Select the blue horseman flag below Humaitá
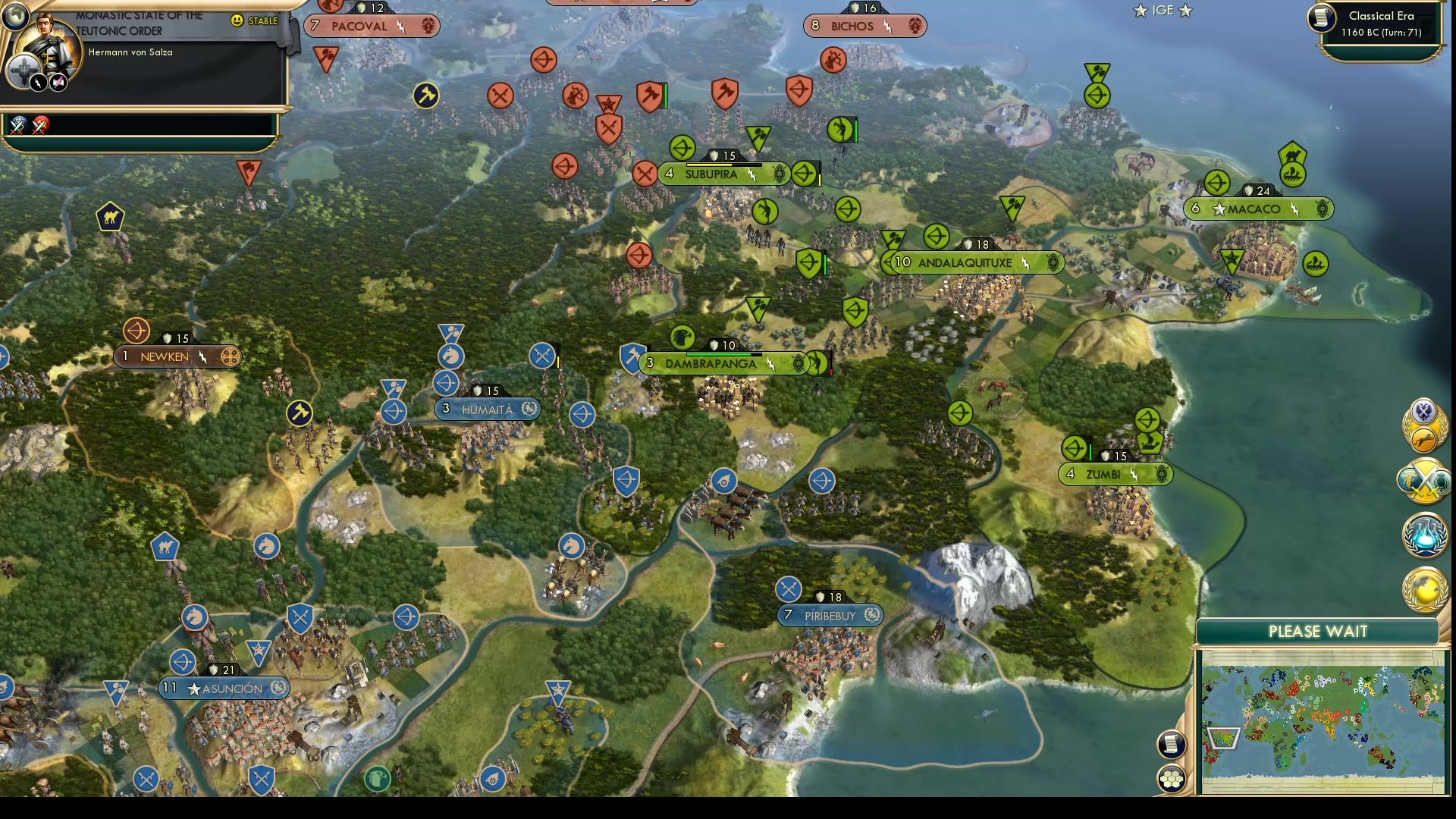This screenshot has width=1456, height=819. [x=571, y=545]
